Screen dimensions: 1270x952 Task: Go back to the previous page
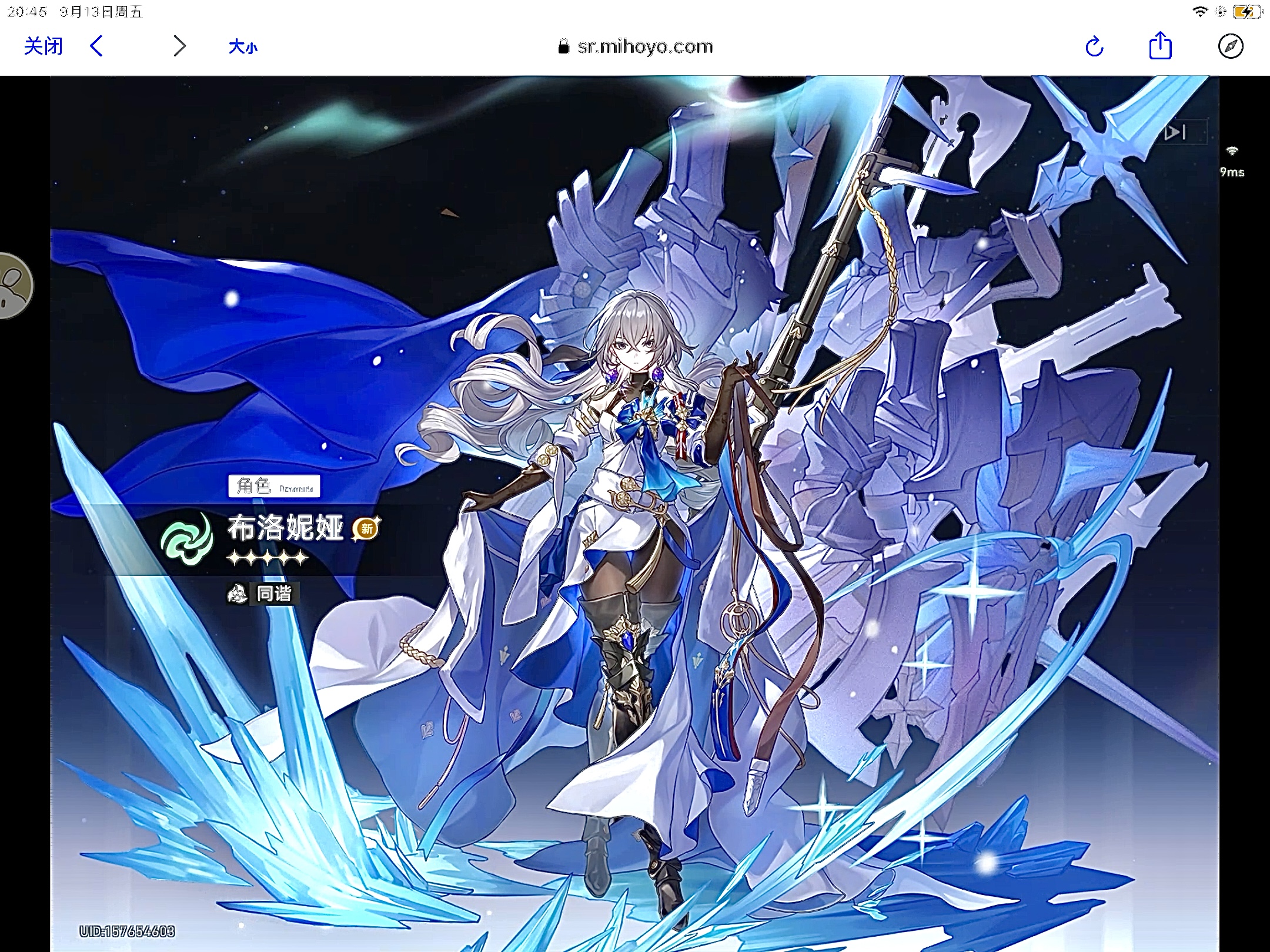coord(97,46)
